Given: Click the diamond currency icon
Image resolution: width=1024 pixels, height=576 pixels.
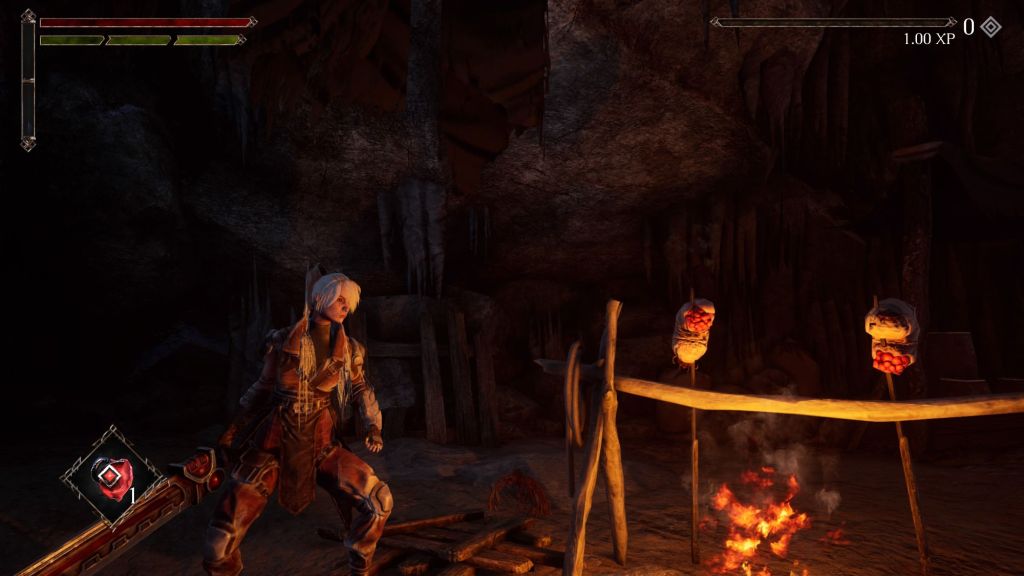Looking at the screenshot, I should click(990, 27).
